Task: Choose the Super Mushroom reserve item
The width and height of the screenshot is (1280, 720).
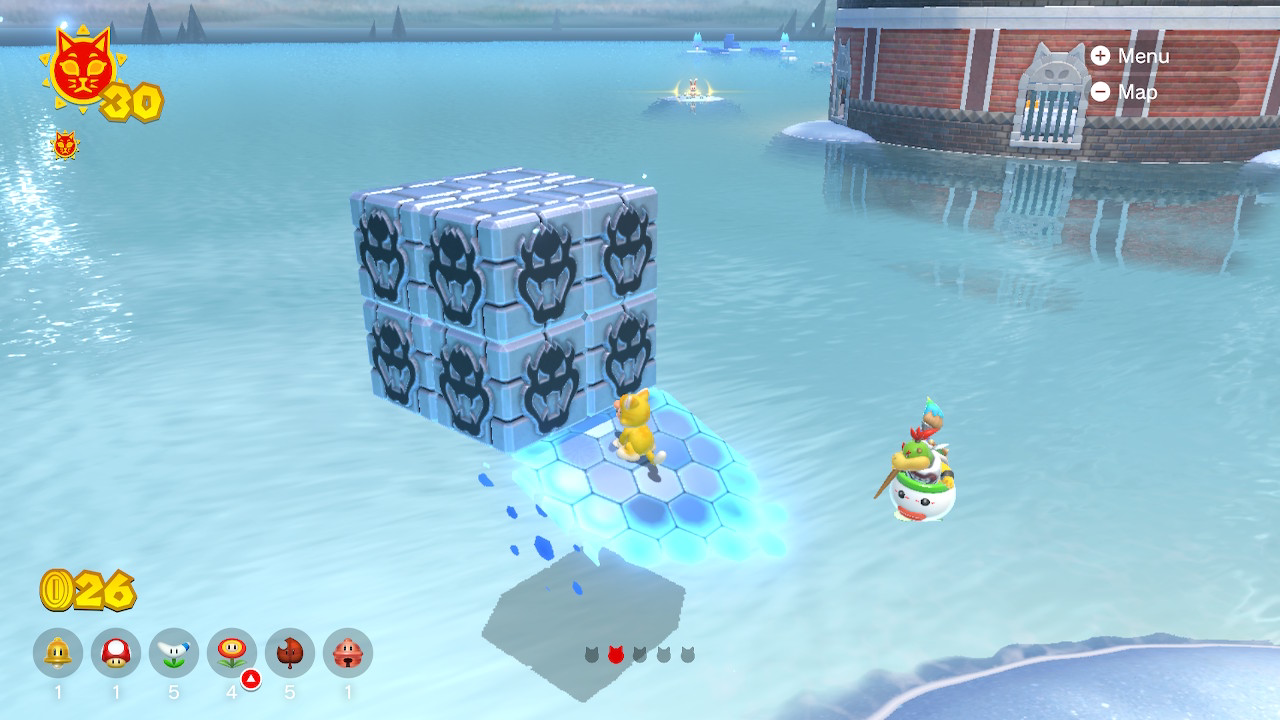Action: [x=116, y=653]
